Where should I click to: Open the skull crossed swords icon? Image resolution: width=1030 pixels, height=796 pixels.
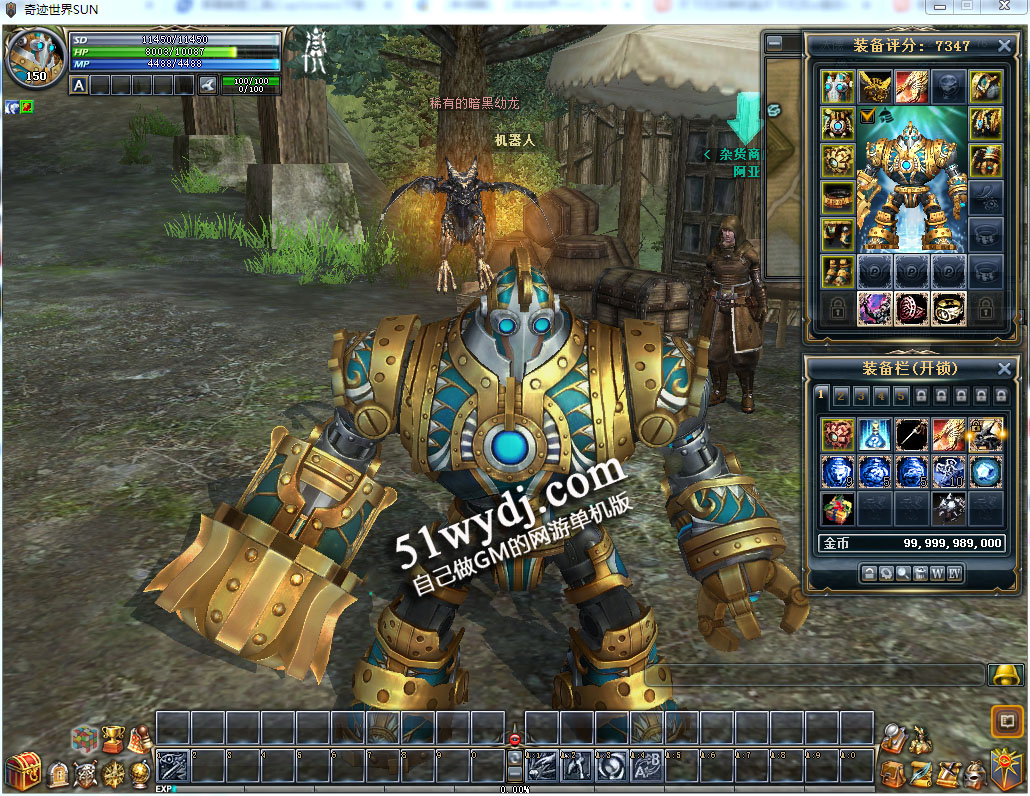point(87,773)
